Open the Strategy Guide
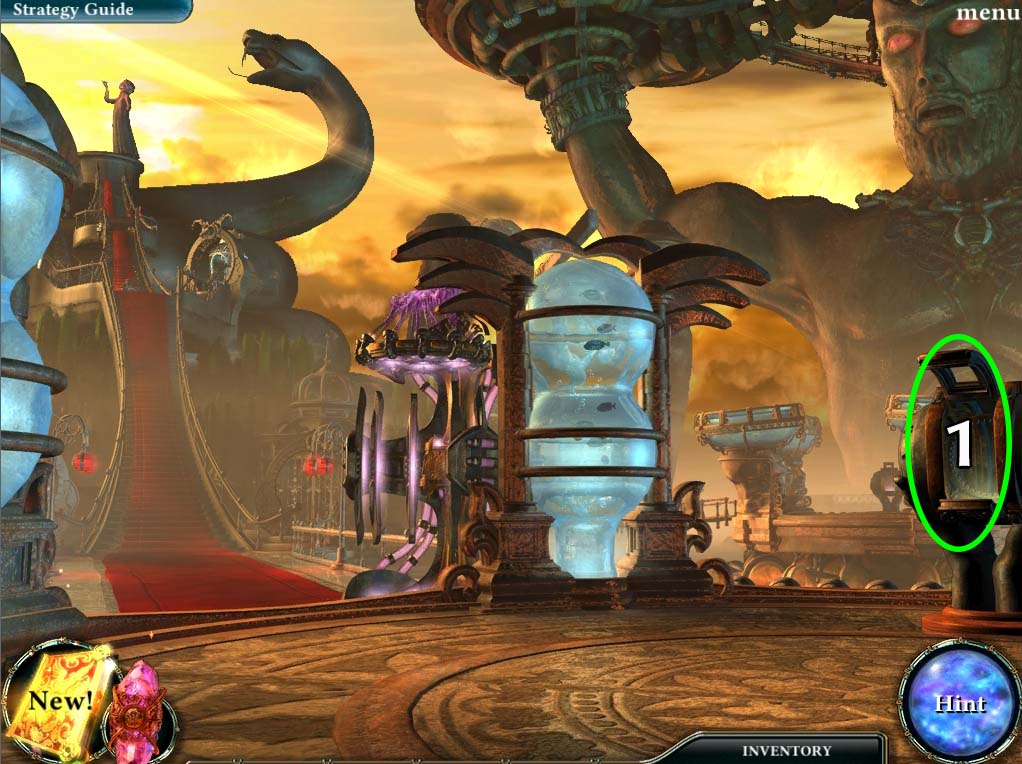The width and height of the screenshot is (1022, 764). pos(73,11)
